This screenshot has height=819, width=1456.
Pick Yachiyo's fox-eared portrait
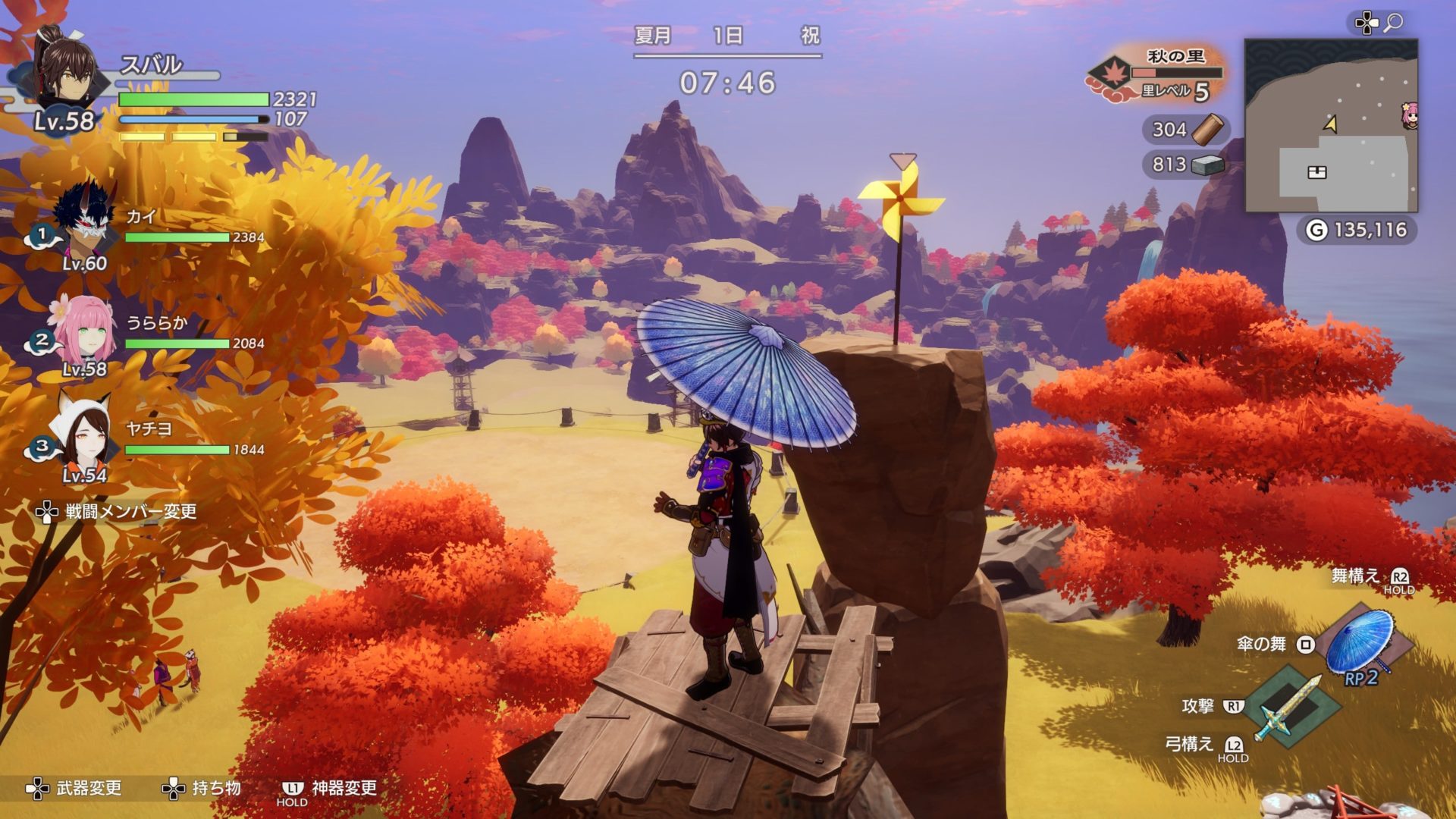coord(83,434)
